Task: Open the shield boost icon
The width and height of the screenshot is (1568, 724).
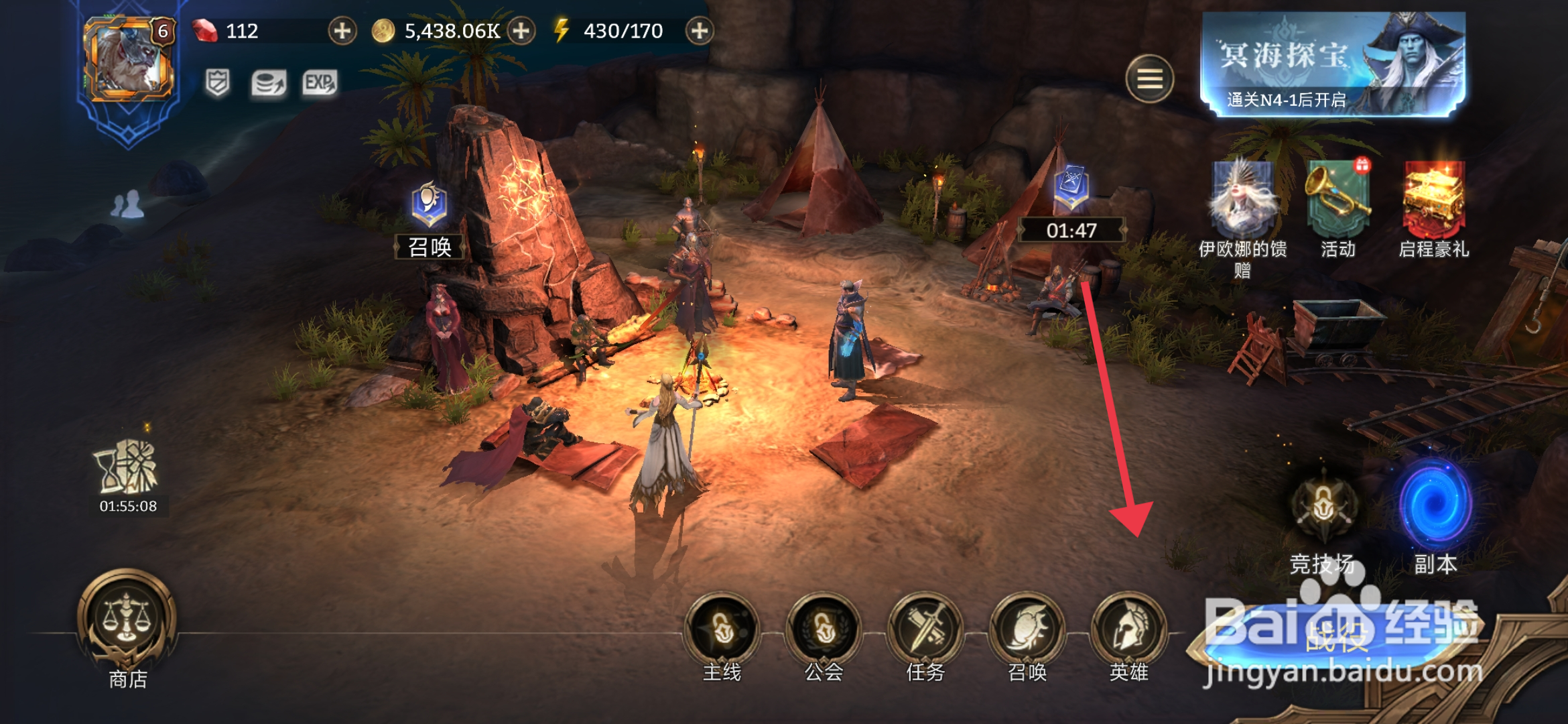Action: tap(217, 83)
